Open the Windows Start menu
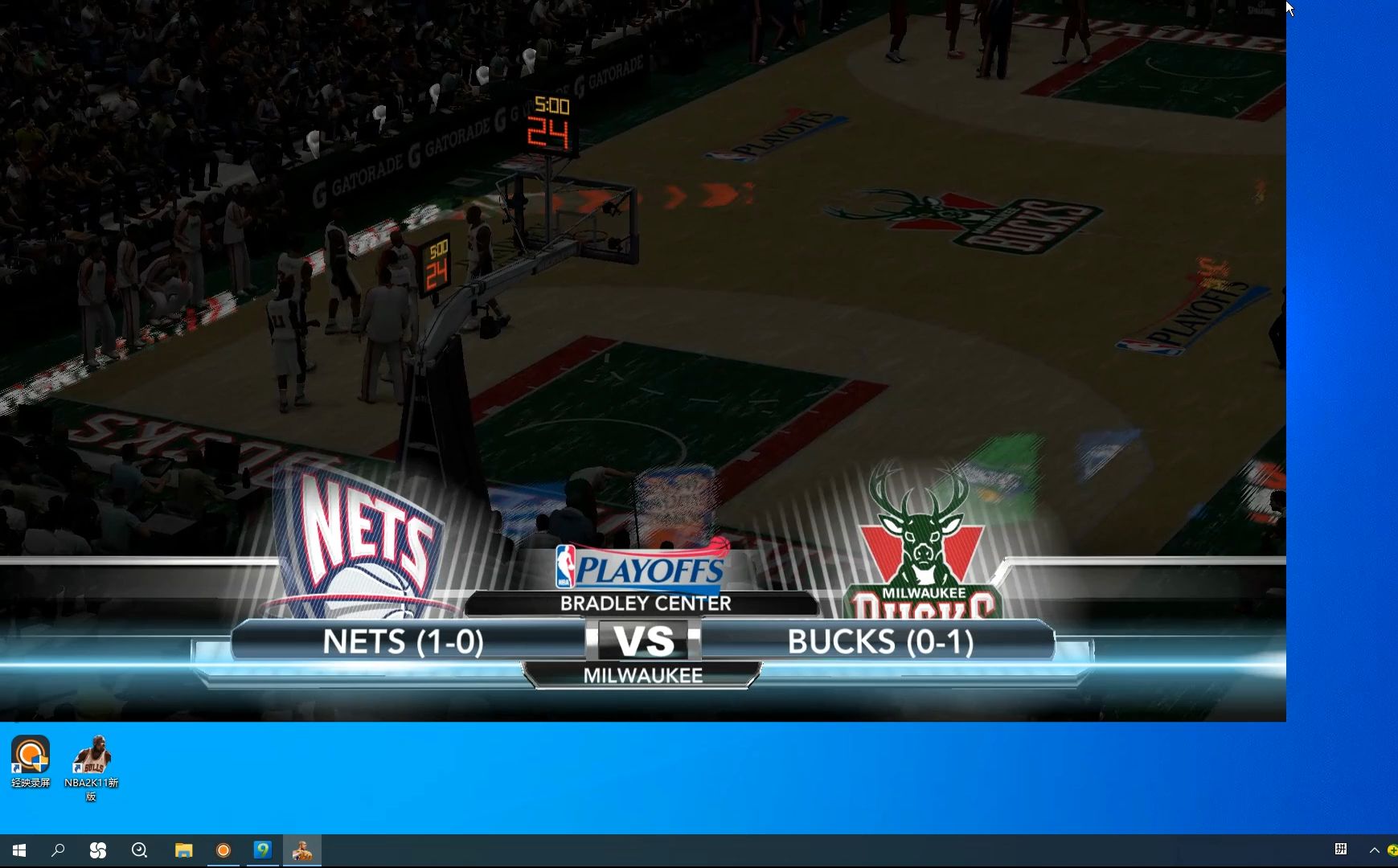This screenshot has height=868, width=1398. tap(19, 850)
